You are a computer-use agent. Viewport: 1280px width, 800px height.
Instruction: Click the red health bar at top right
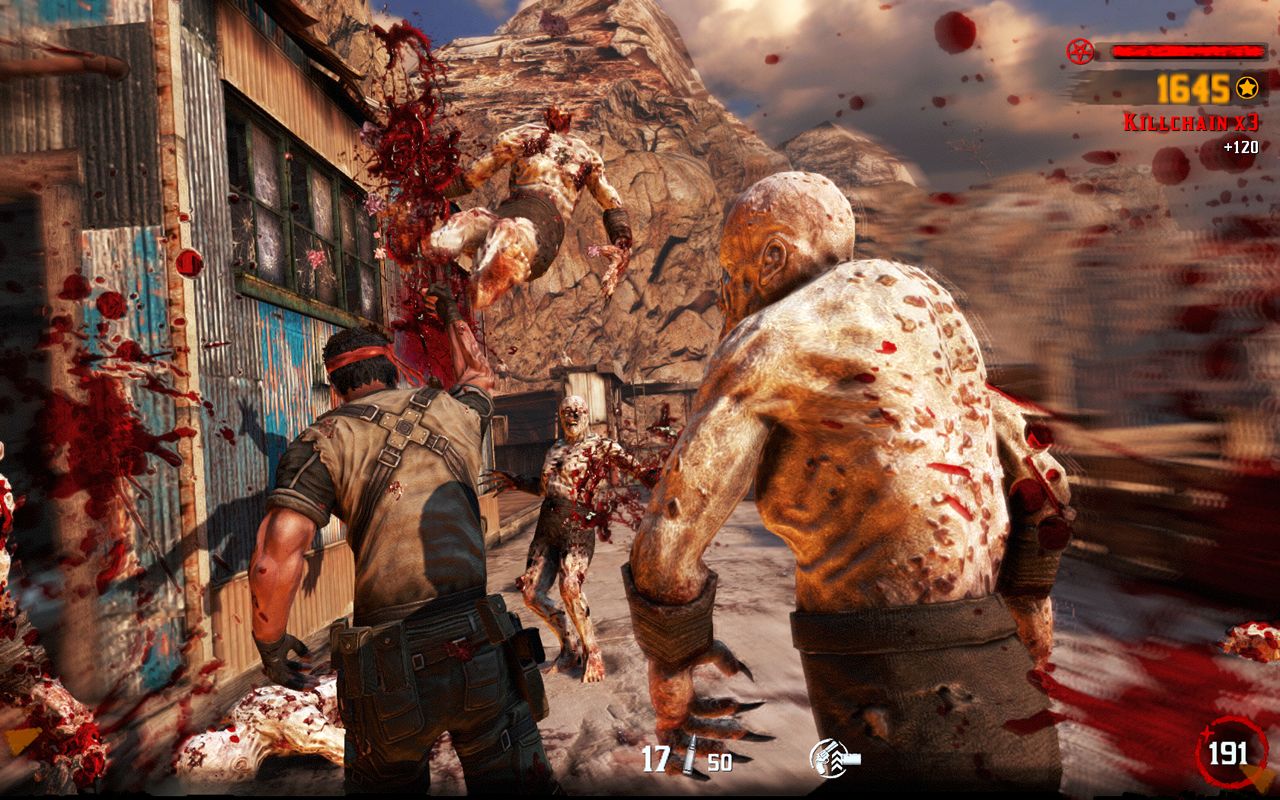(1190, 50)
